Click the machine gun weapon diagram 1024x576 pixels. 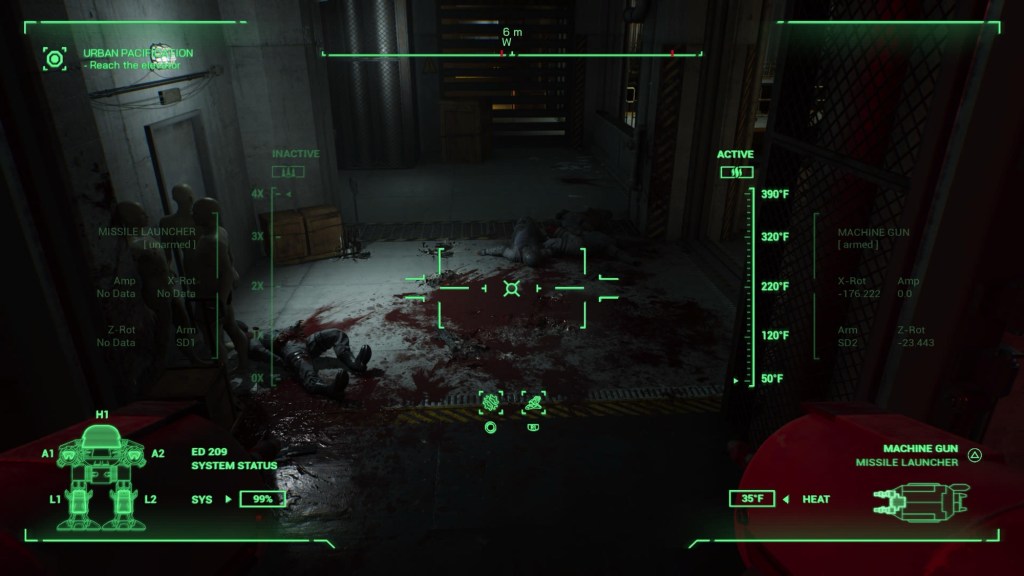pos(921,498)
